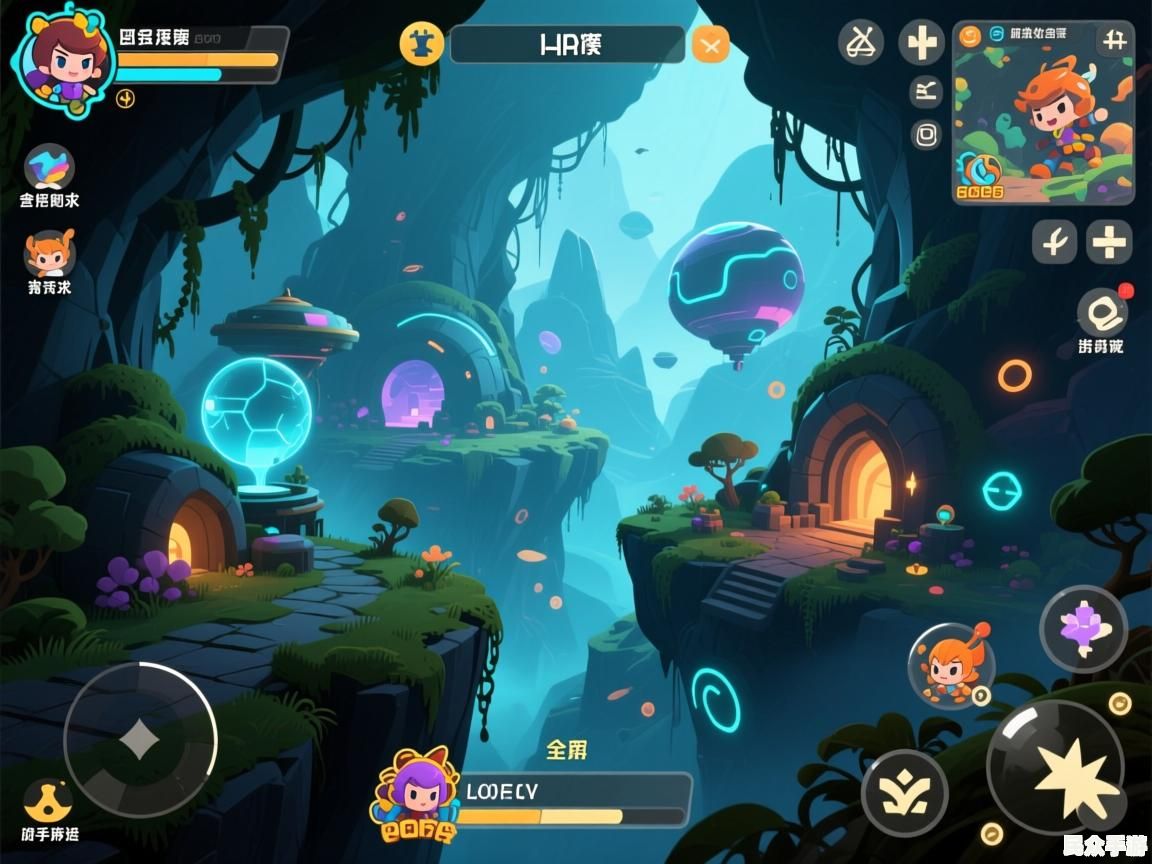The image size is (1152, 864).
Task: Open the orange-haired character preview panel
Action: [x=1043, y=112]
